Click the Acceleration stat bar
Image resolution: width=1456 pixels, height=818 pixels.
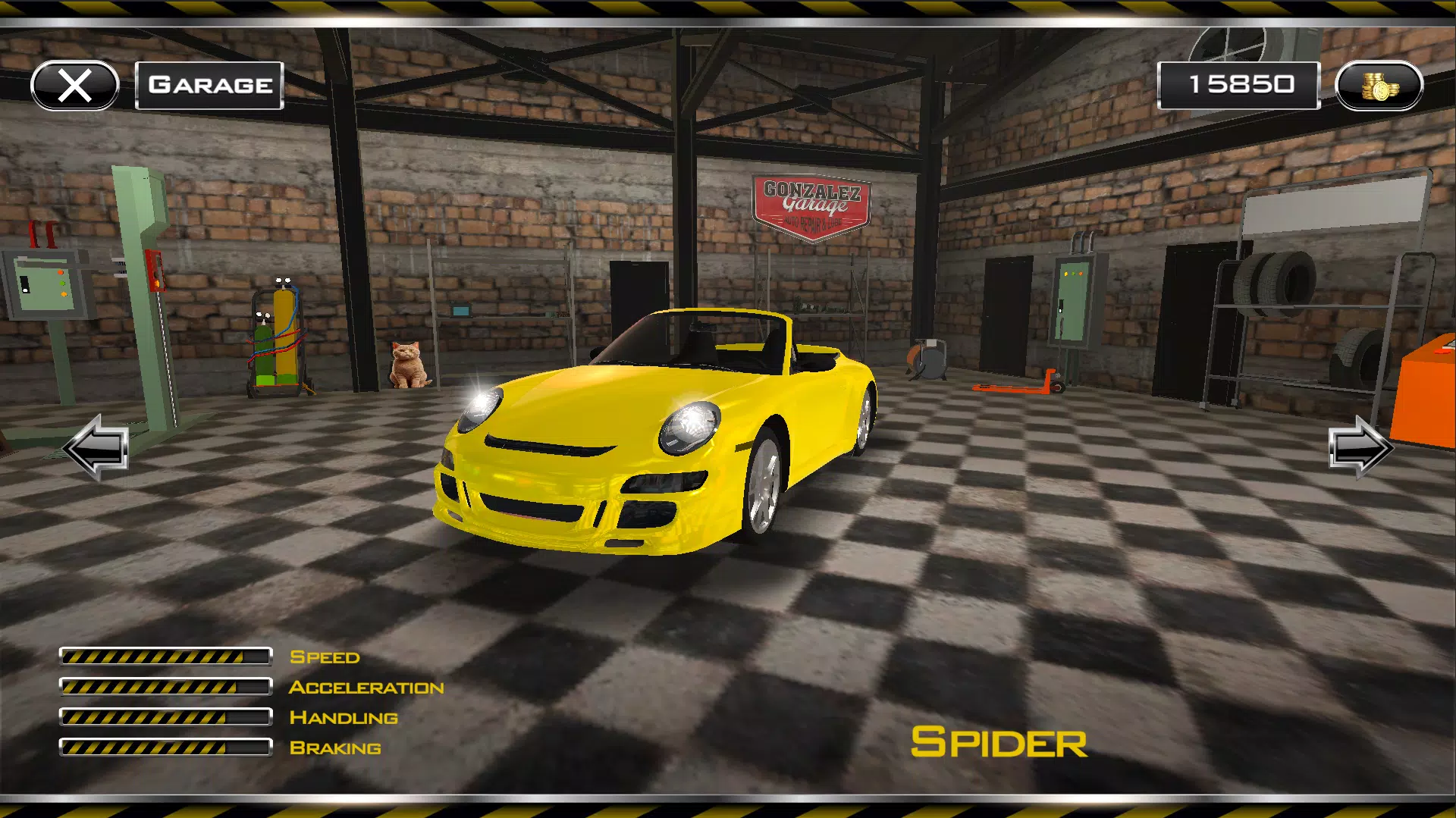[166, 687]
